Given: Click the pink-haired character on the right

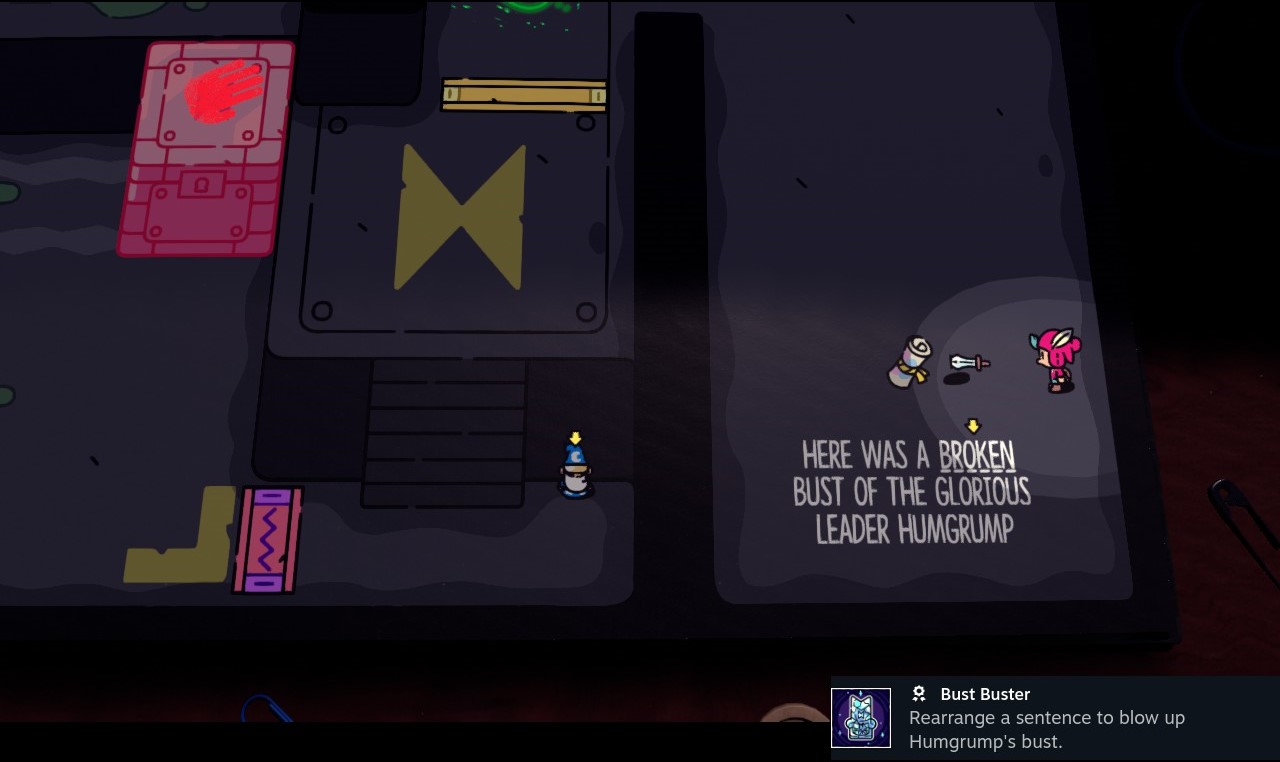Looking at the screenshot, I should coord(1057,360).
